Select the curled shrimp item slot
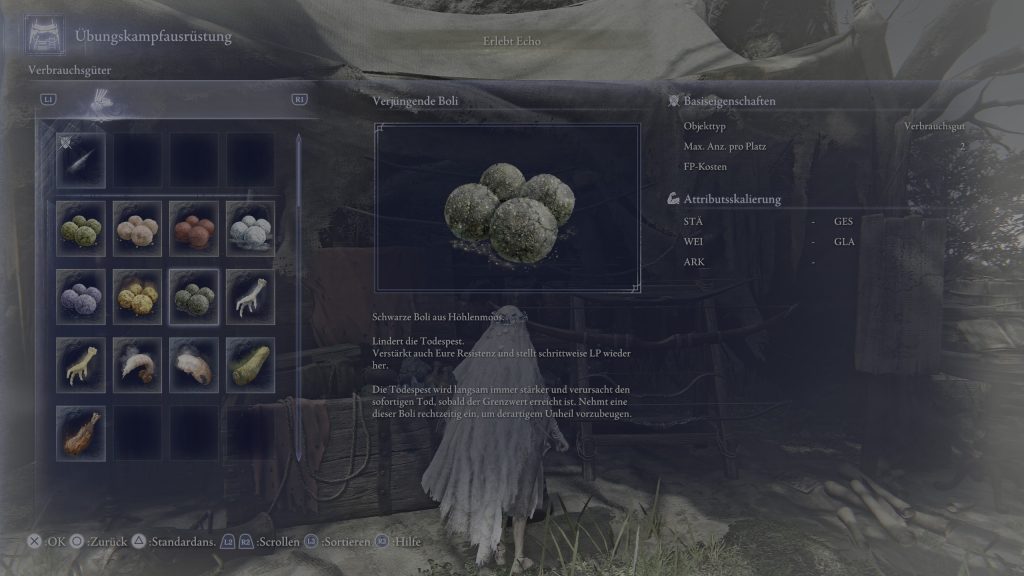The width and height of the screenshot is (1024, 576). coord(137,363)
